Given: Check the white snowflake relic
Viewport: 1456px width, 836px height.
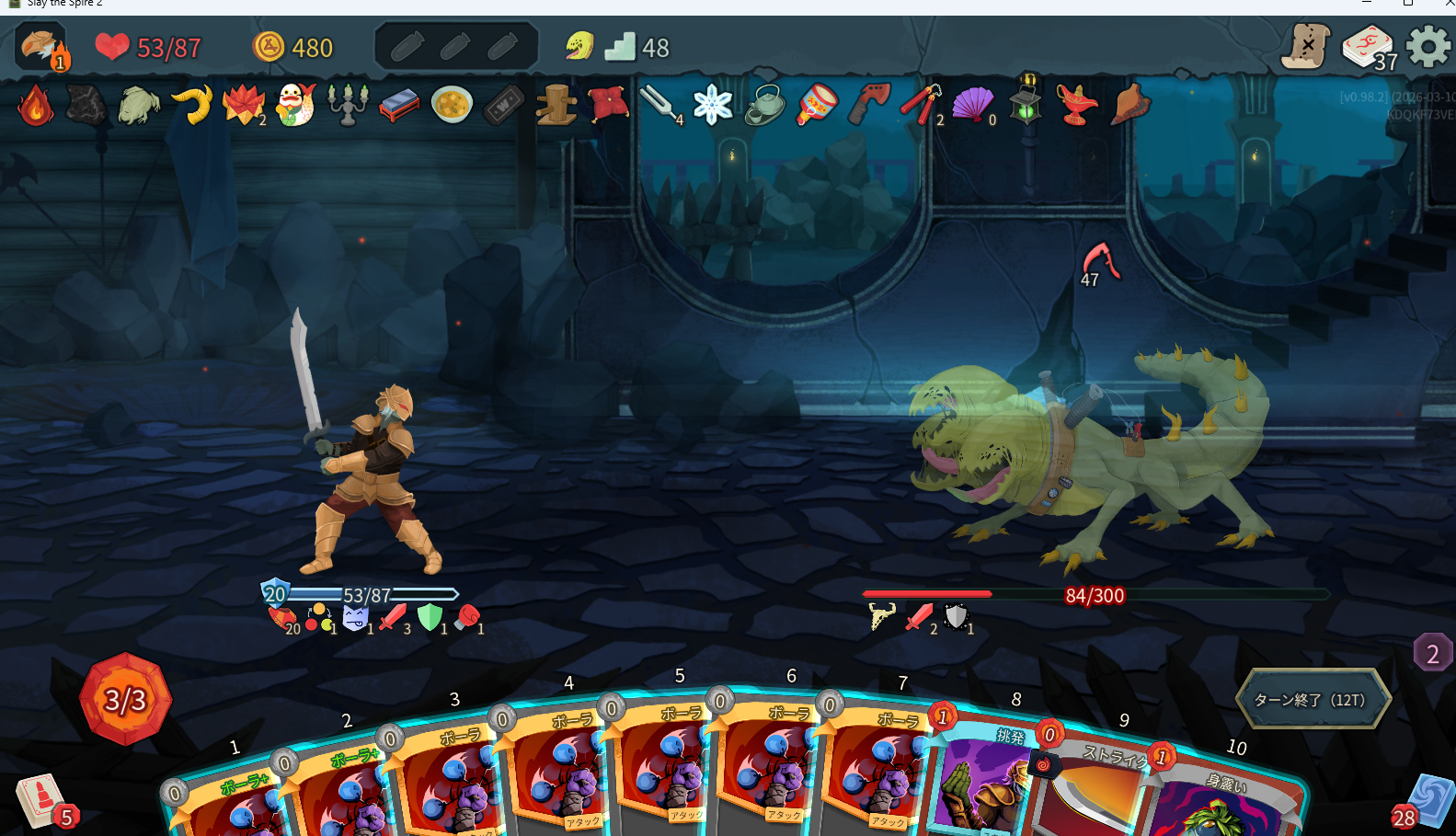Looking at the screenshot, I should pyautogui.click(x=712, y=105).
